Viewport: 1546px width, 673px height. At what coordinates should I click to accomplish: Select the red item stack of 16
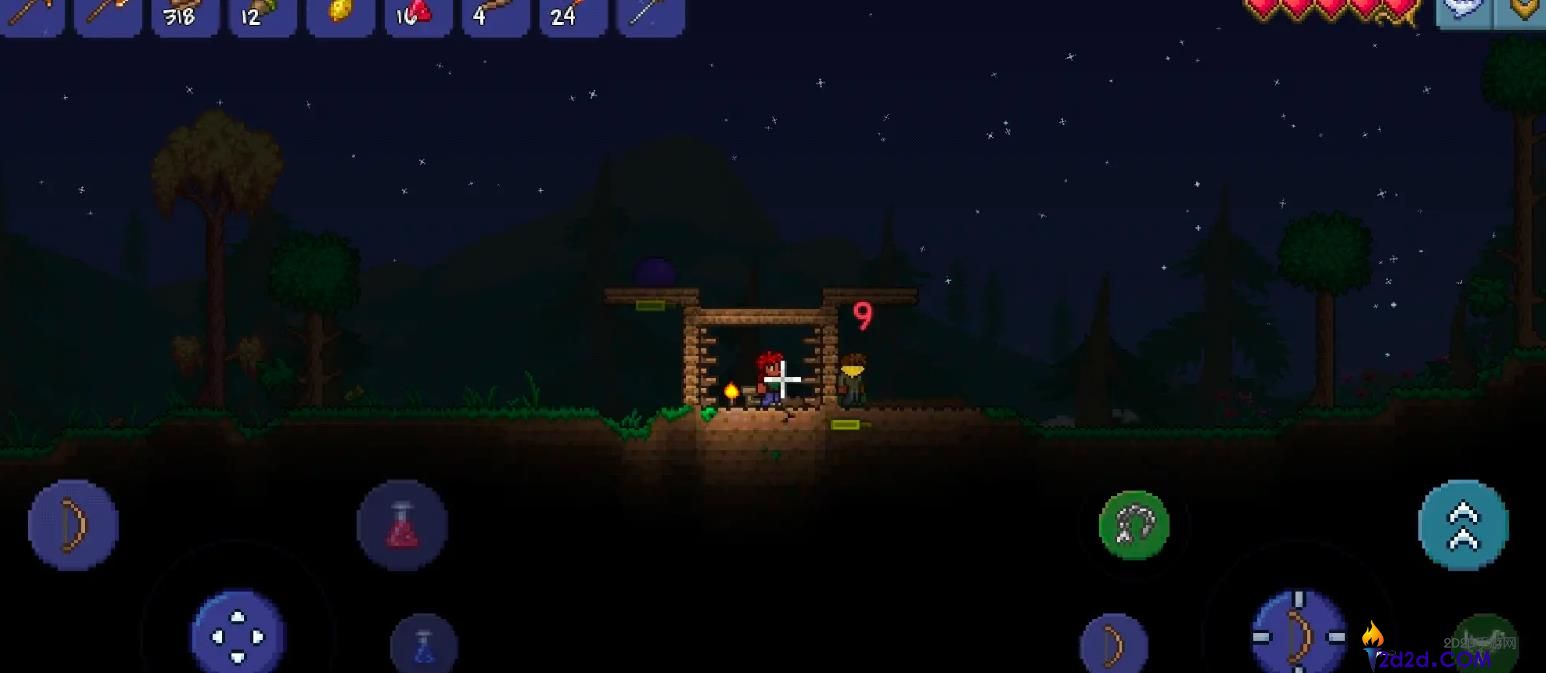pos(418,16)
